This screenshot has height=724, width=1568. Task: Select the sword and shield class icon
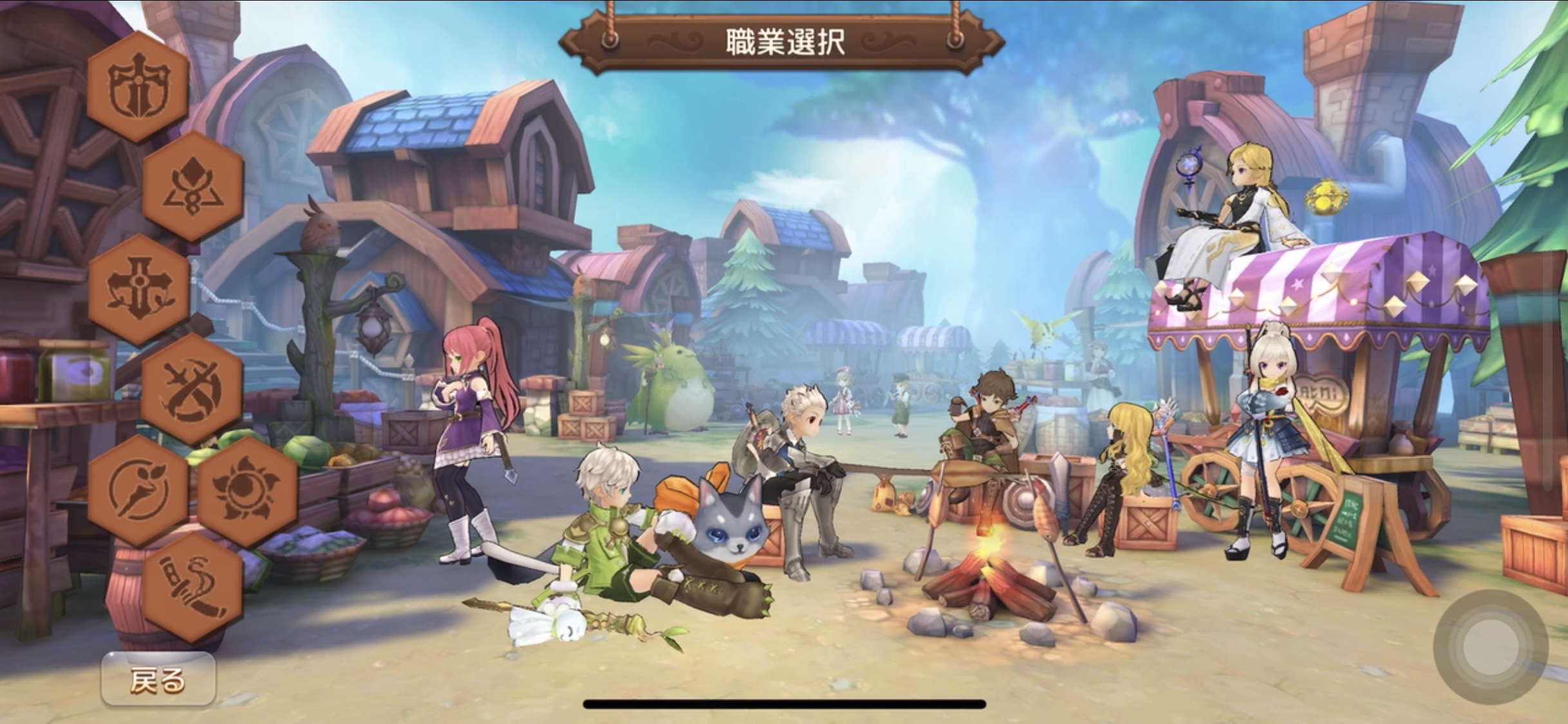coord(138,87)
